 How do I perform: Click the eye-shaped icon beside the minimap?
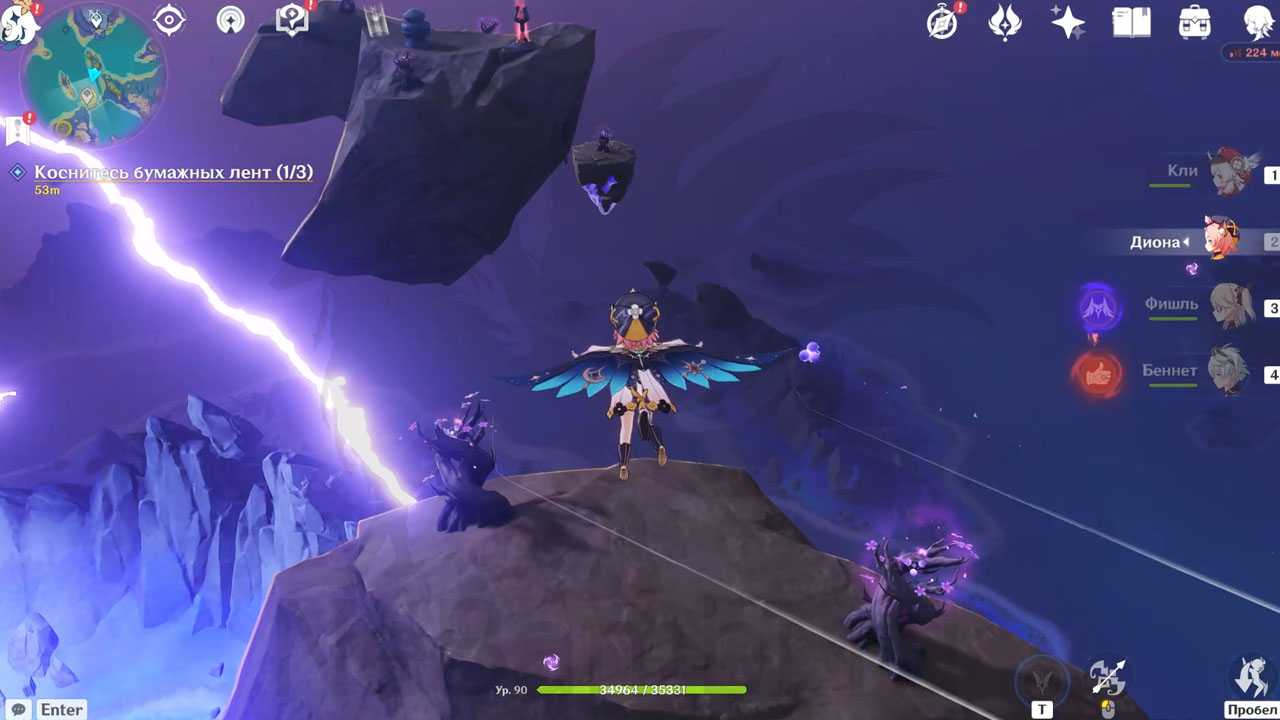(x=169, y=20)
